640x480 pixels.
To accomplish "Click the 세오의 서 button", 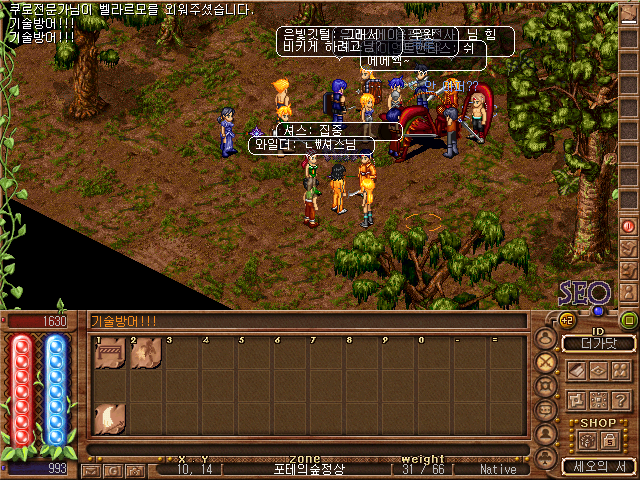I will point(598,466).
